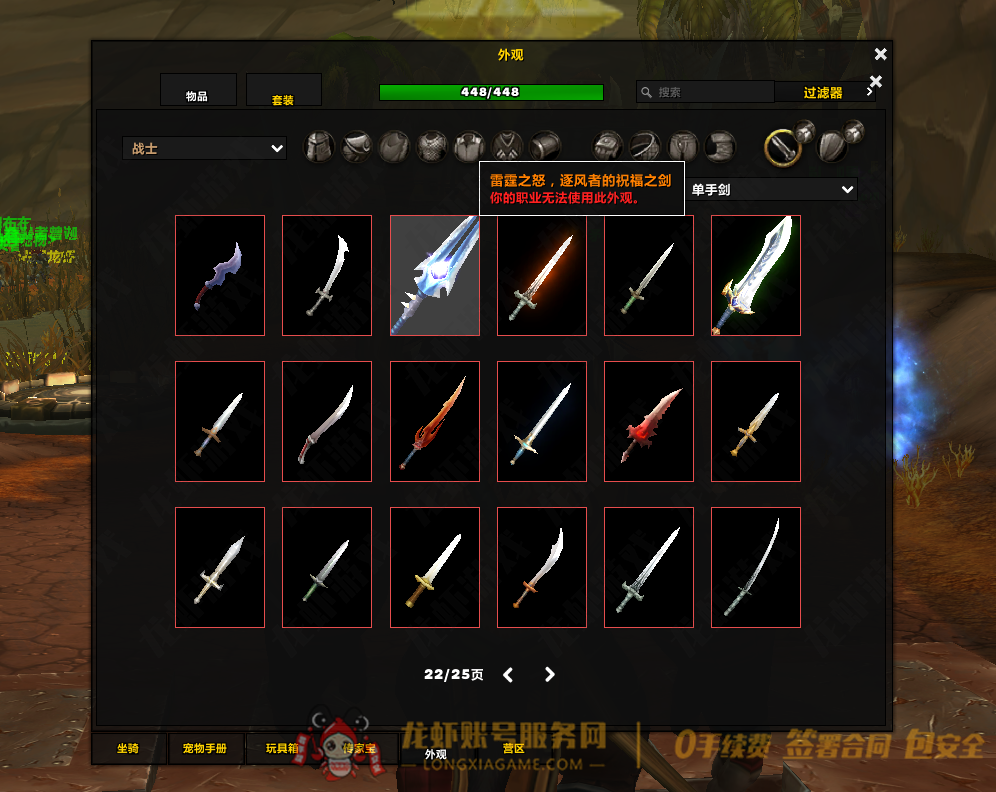996x792 pixels.
Task: Open the 过滤器 filter menu
Action: pyautogui.click(x=824, y=92)
